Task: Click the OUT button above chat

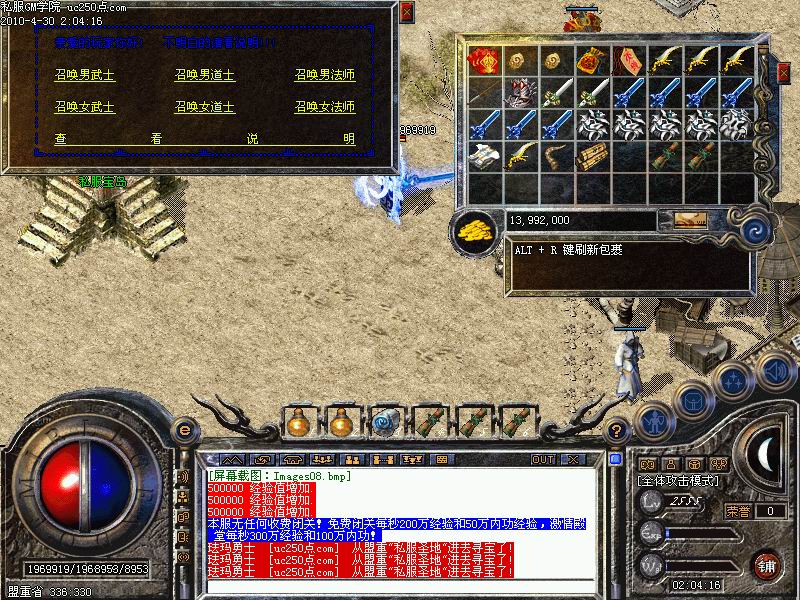Action: (543, 459)
